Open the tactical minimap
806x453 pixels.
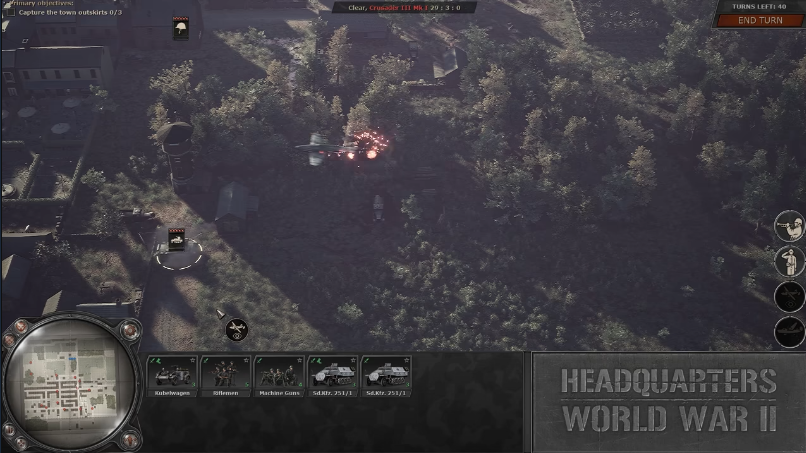[68, 384]
